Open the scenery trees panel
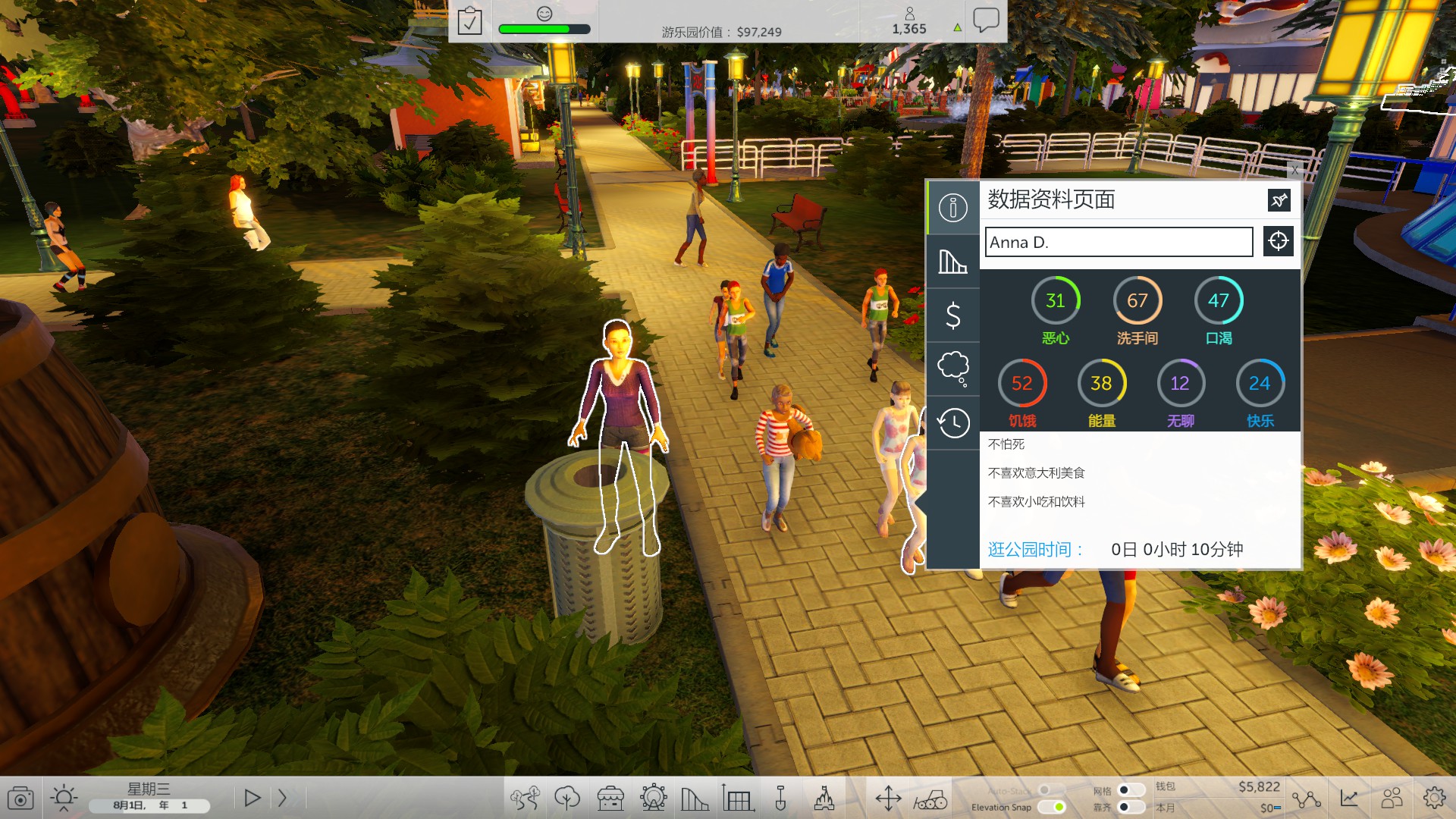 568,798
